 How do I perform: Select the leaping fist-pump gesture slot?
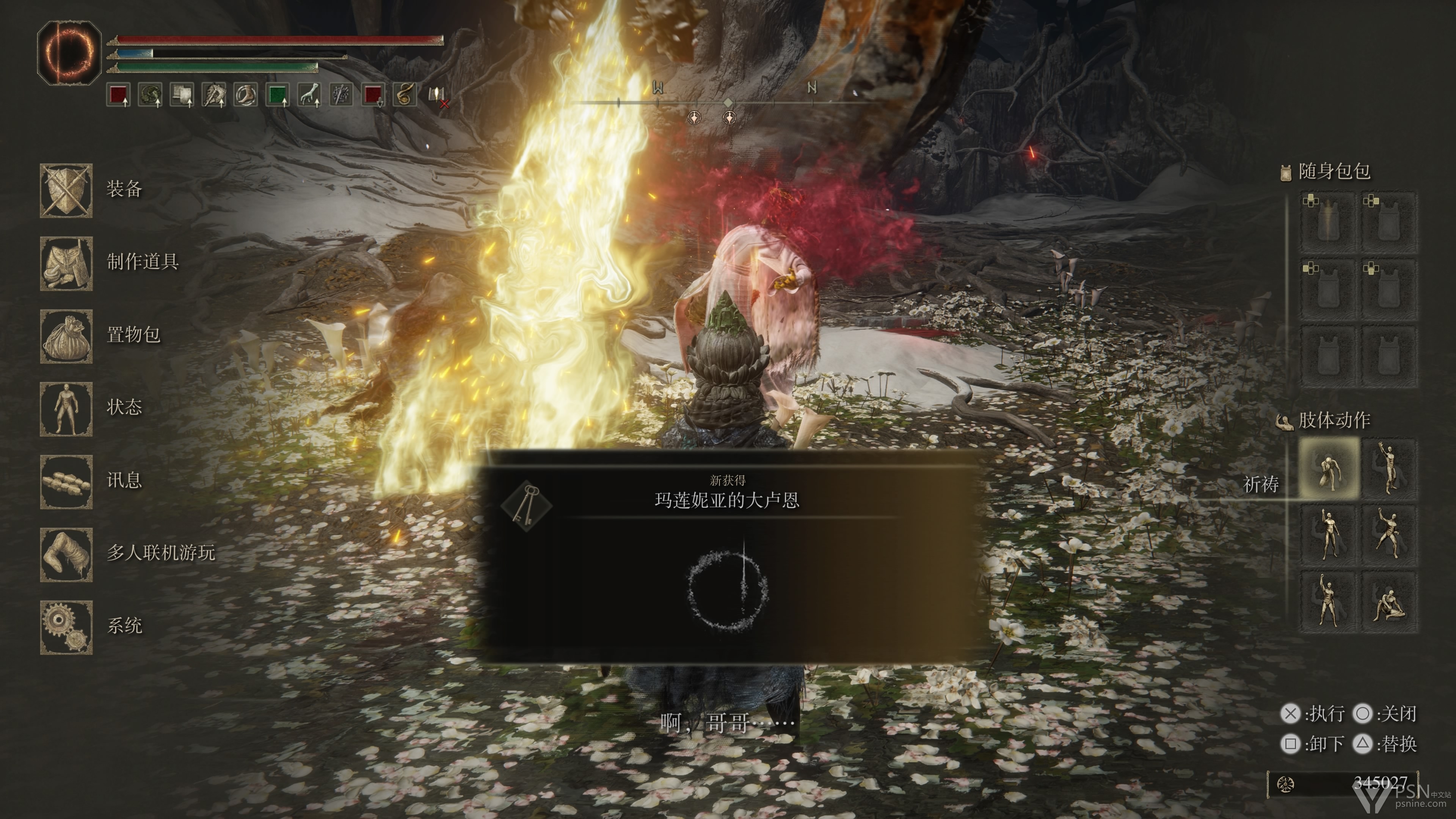pos(1389,535)
